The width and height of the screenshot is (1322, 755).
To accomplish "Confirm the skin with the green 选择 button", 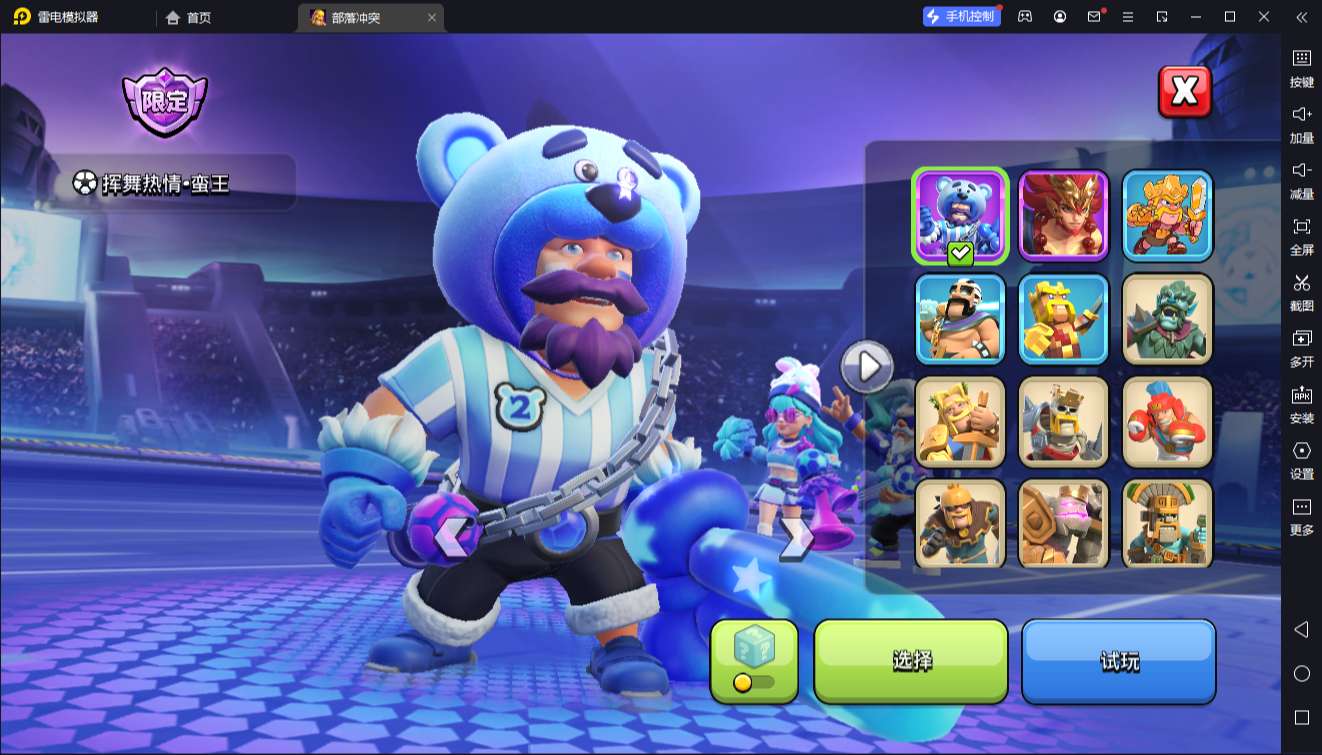I will [911, 661].
